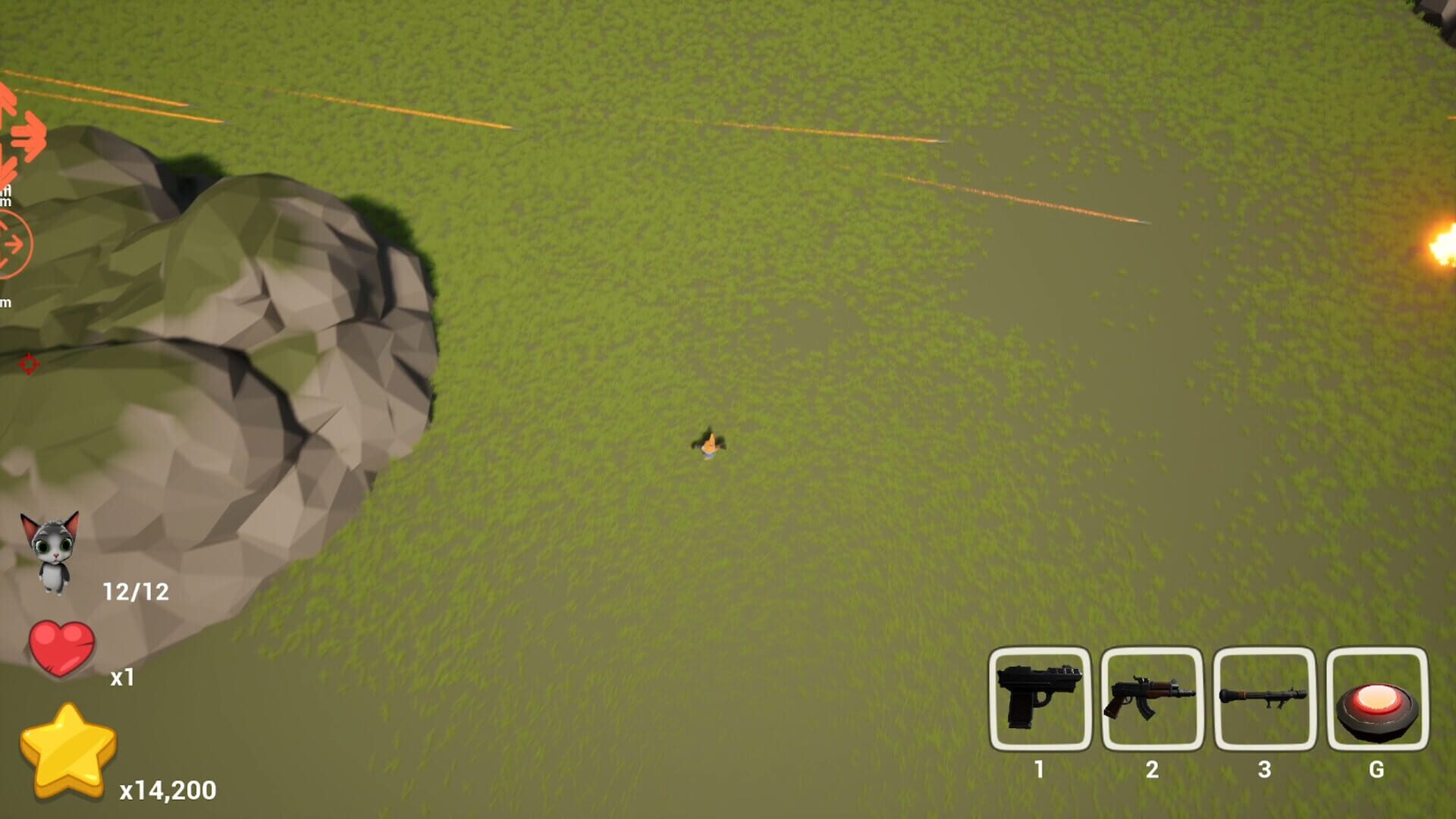Select the pistol in slot 1

pyautogui.click(x=1039, y=698)
